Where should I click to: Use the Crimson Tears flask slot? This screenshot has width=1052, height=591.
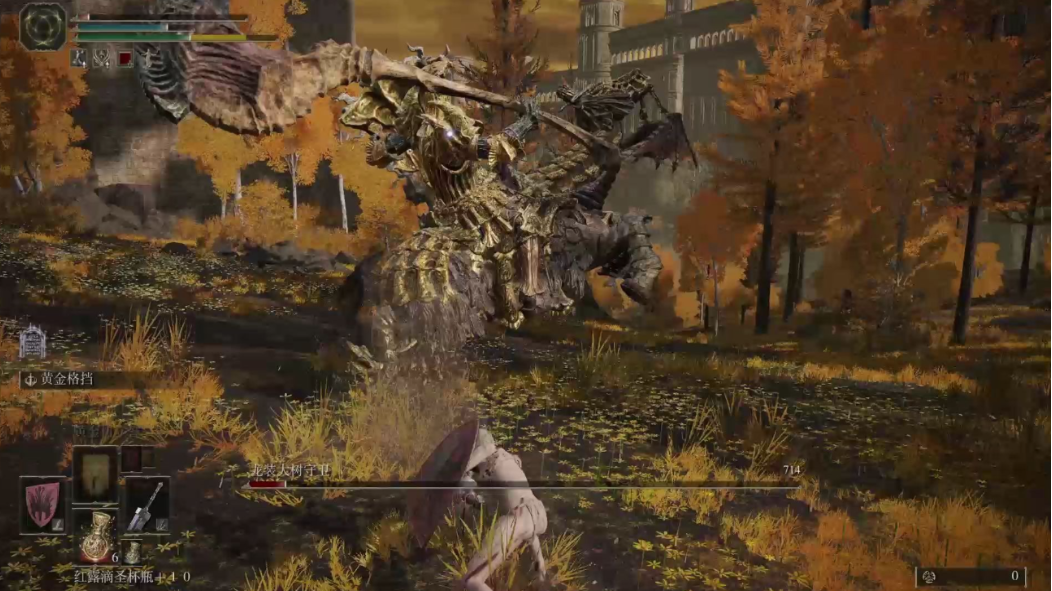95,537
